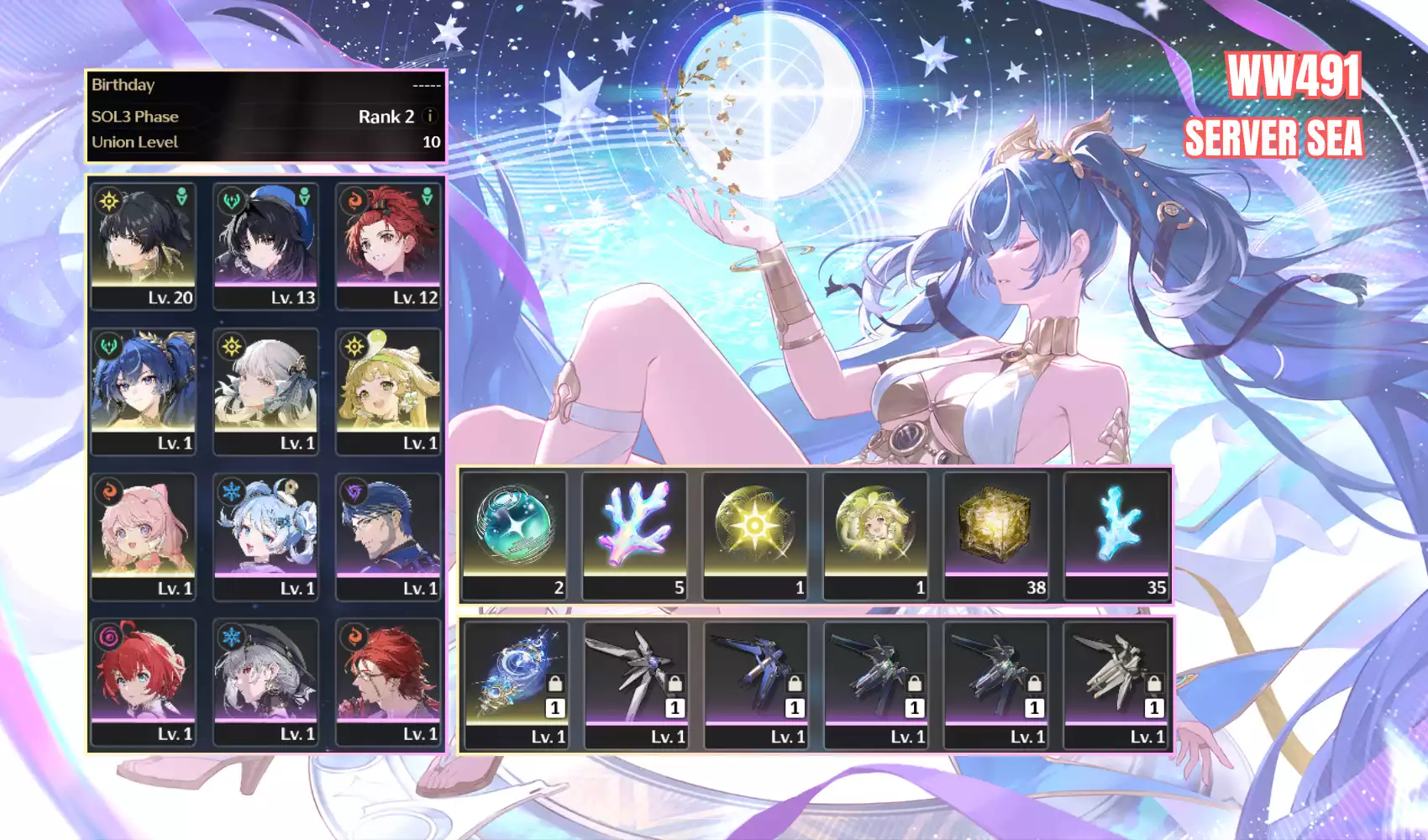Choose the blue and gold galaxy weapon slot

[517, 684]
